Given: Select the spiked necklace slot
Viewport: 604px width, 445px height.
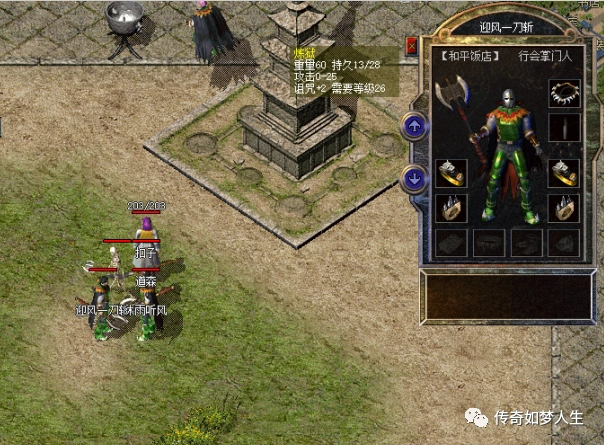Looking at the screenshot, I should (x=564, y=94).
